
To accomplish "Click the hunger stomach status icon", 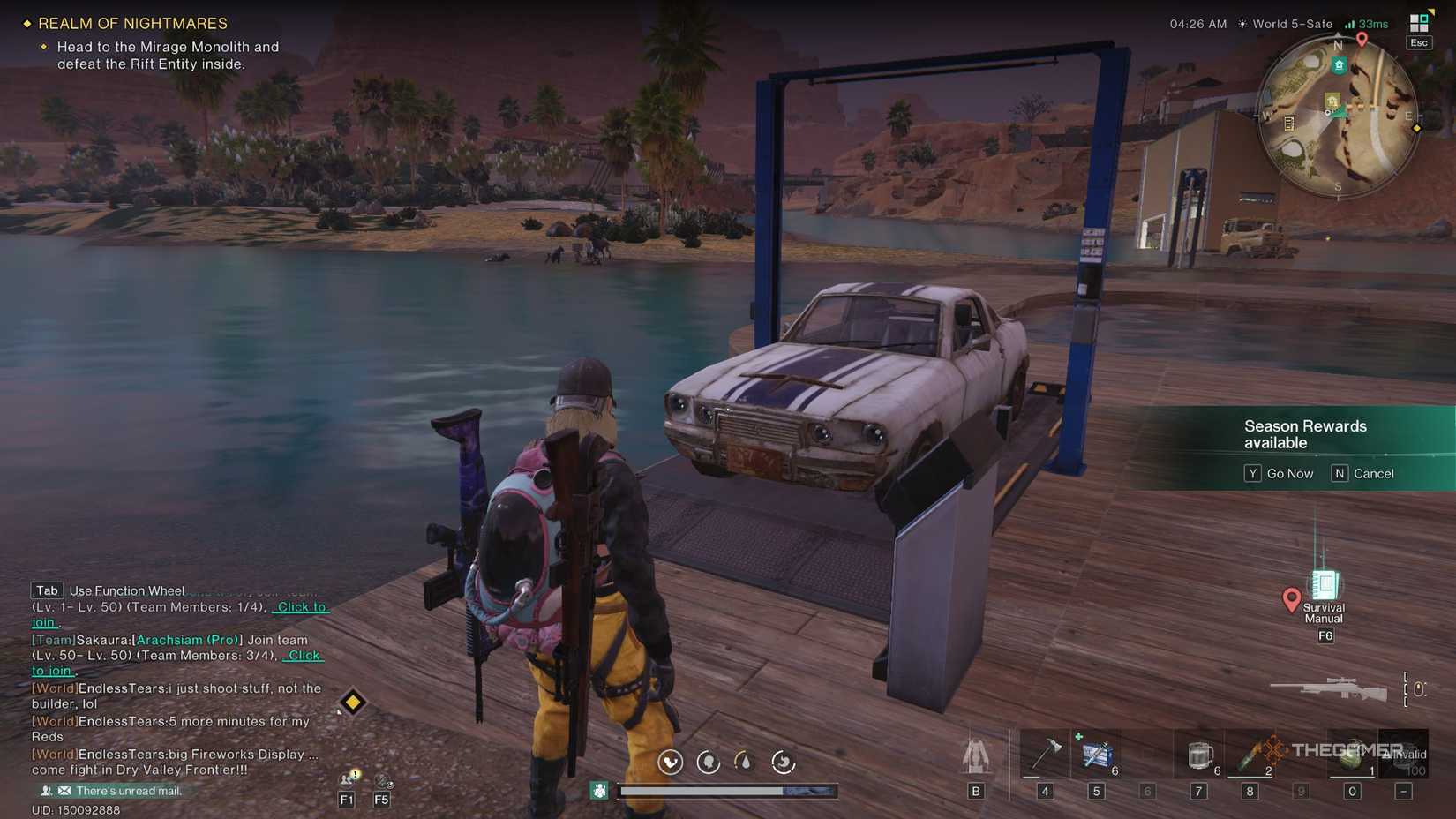I will pos(782,761).
